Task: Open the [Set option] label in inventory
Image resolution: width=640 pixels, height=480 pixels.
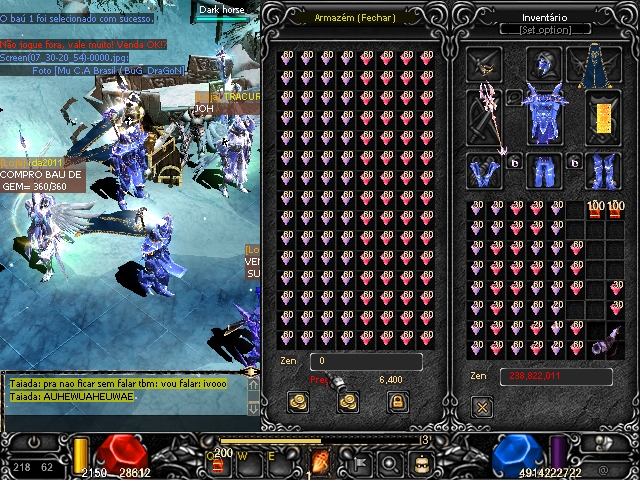Action: tap(544, 30)
